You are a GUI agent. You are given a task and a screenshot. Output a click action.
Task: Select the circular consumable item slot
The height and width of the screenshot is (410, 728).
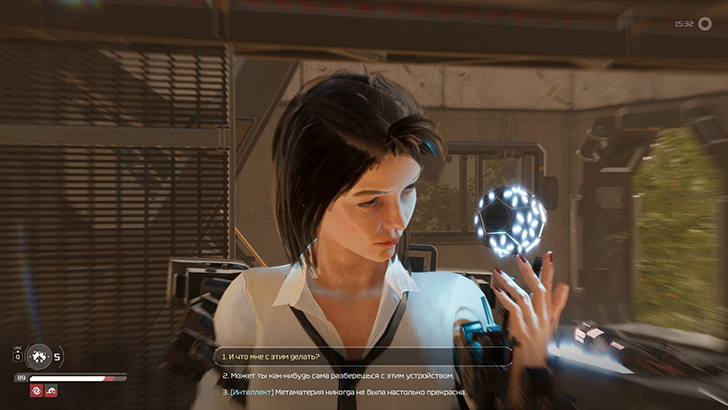38,355
